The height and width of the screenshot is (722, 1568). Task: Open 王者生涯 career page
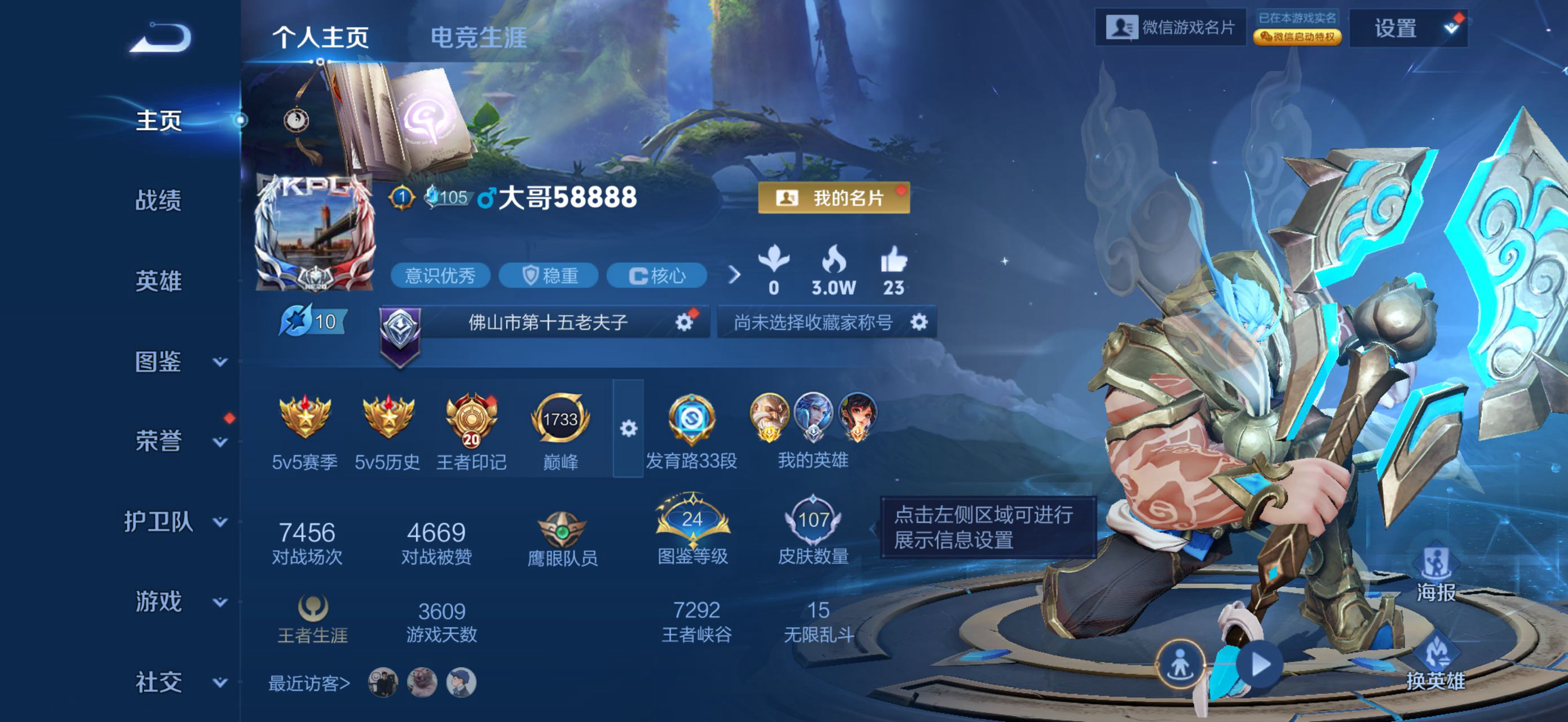click(312, 619)
